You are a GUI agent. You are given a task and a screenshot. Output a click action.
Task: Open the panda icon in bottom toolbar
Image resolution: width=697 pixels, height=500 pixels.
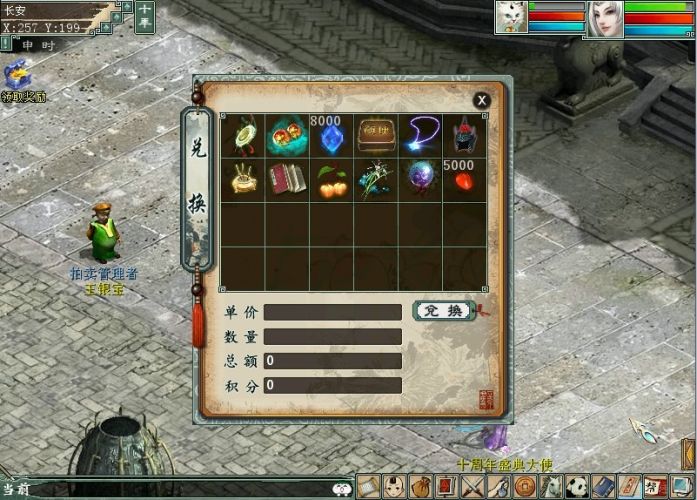(577, 487)
